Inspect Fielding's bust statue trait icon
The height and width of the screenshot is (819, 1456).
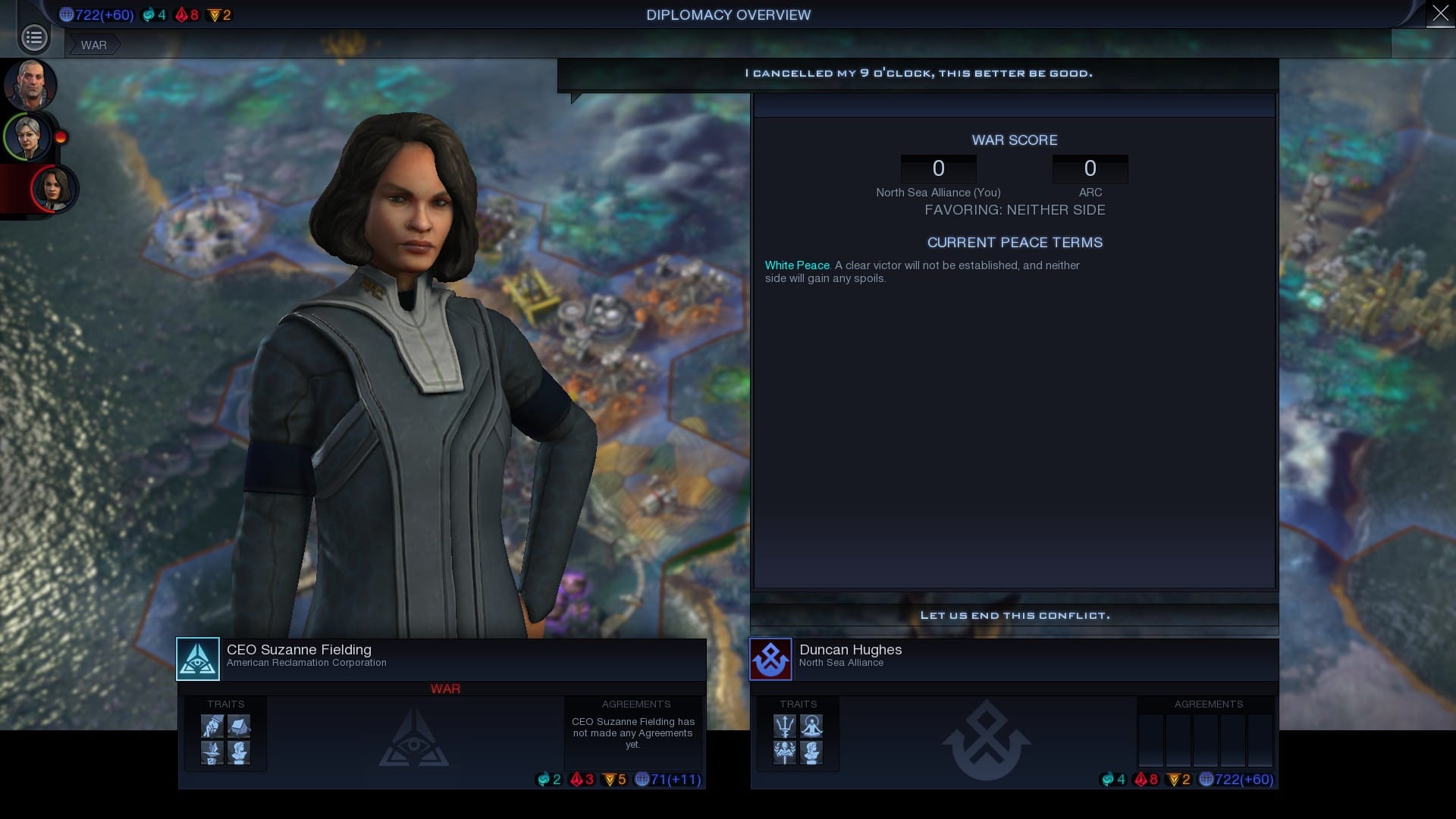239,752
